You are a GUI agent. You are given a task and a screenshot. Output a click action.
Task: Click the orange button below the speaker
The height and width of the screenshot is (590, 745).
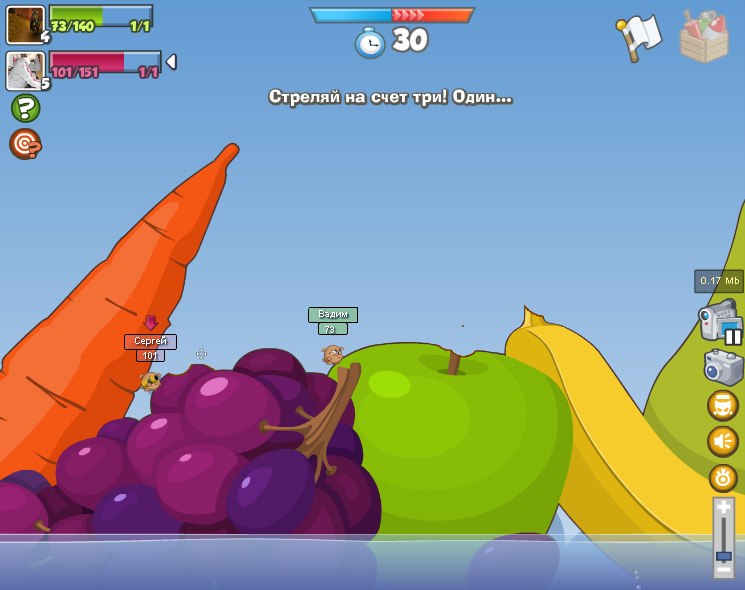tap(723, 477)
